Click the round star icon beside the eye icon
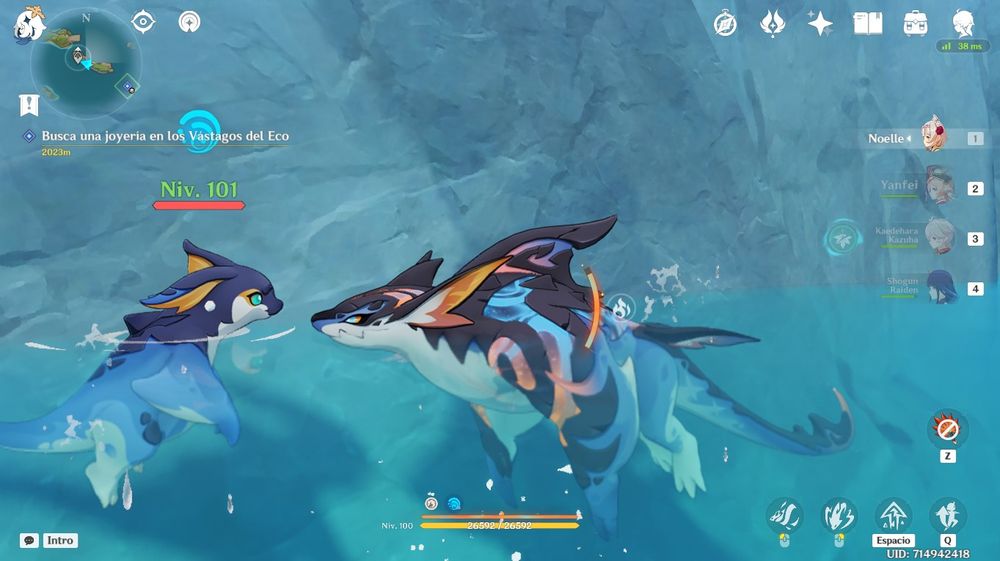The width and height of the screenshot is (1000, 561). pyautogui.click(x=189, y=21)
